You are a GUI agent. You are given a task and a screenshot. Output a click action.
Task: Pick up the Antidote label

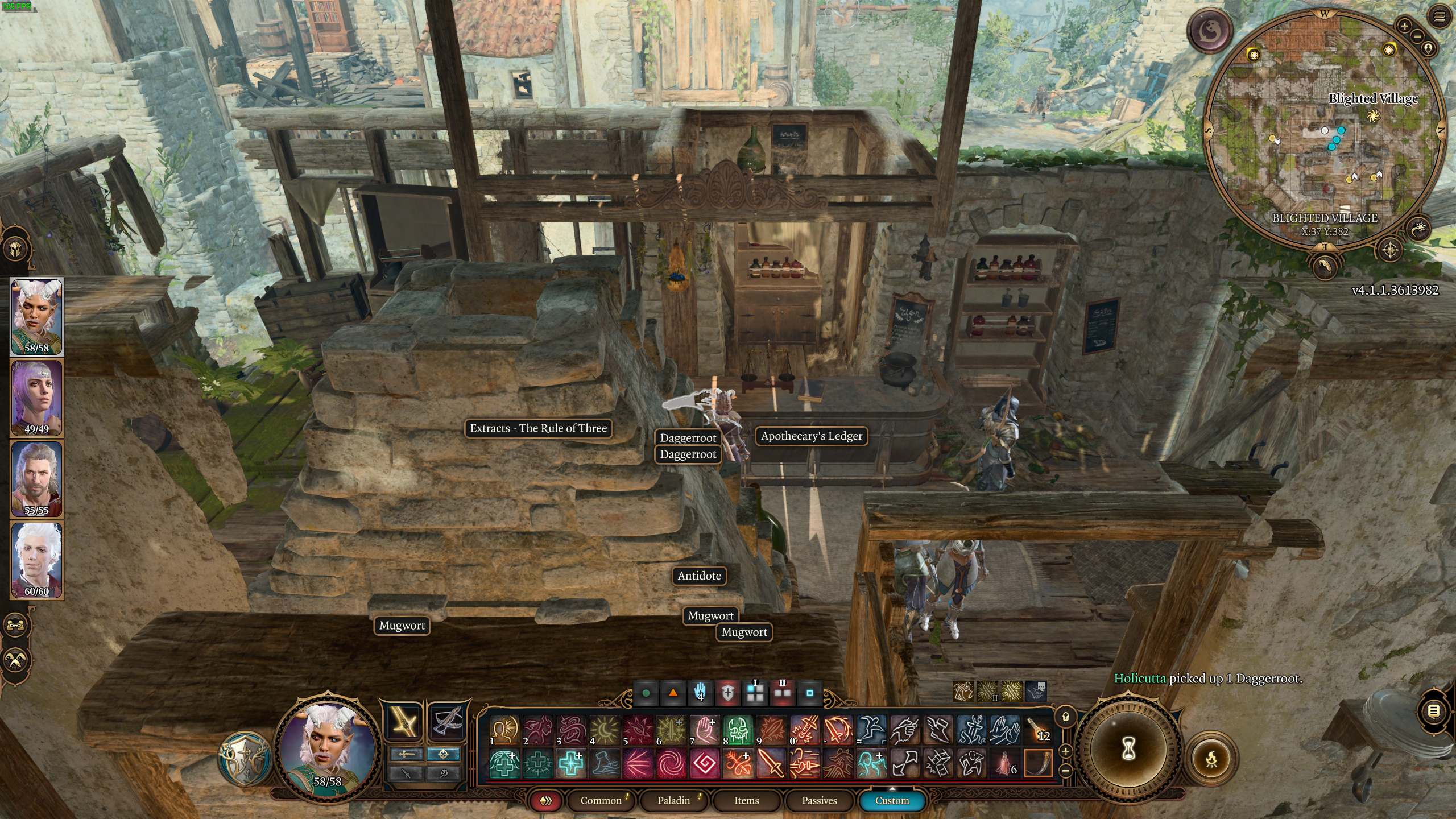pyautogui.click(x=699, y=576)
